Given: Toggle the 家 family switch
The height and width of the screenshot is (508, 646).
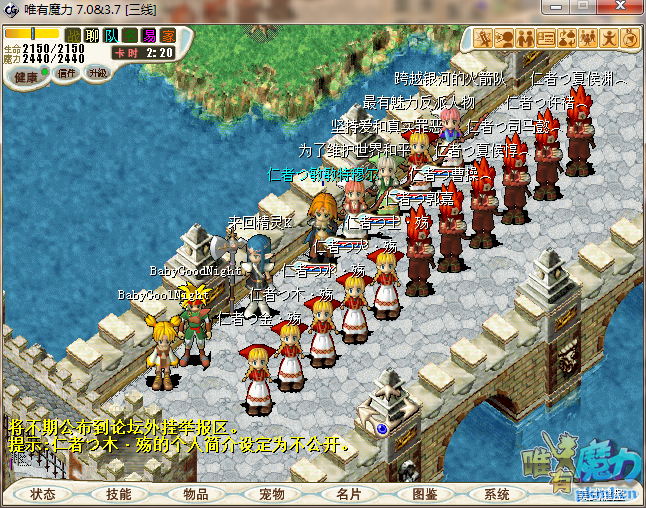Looking at the screenshot, I should tap(167, 36).
